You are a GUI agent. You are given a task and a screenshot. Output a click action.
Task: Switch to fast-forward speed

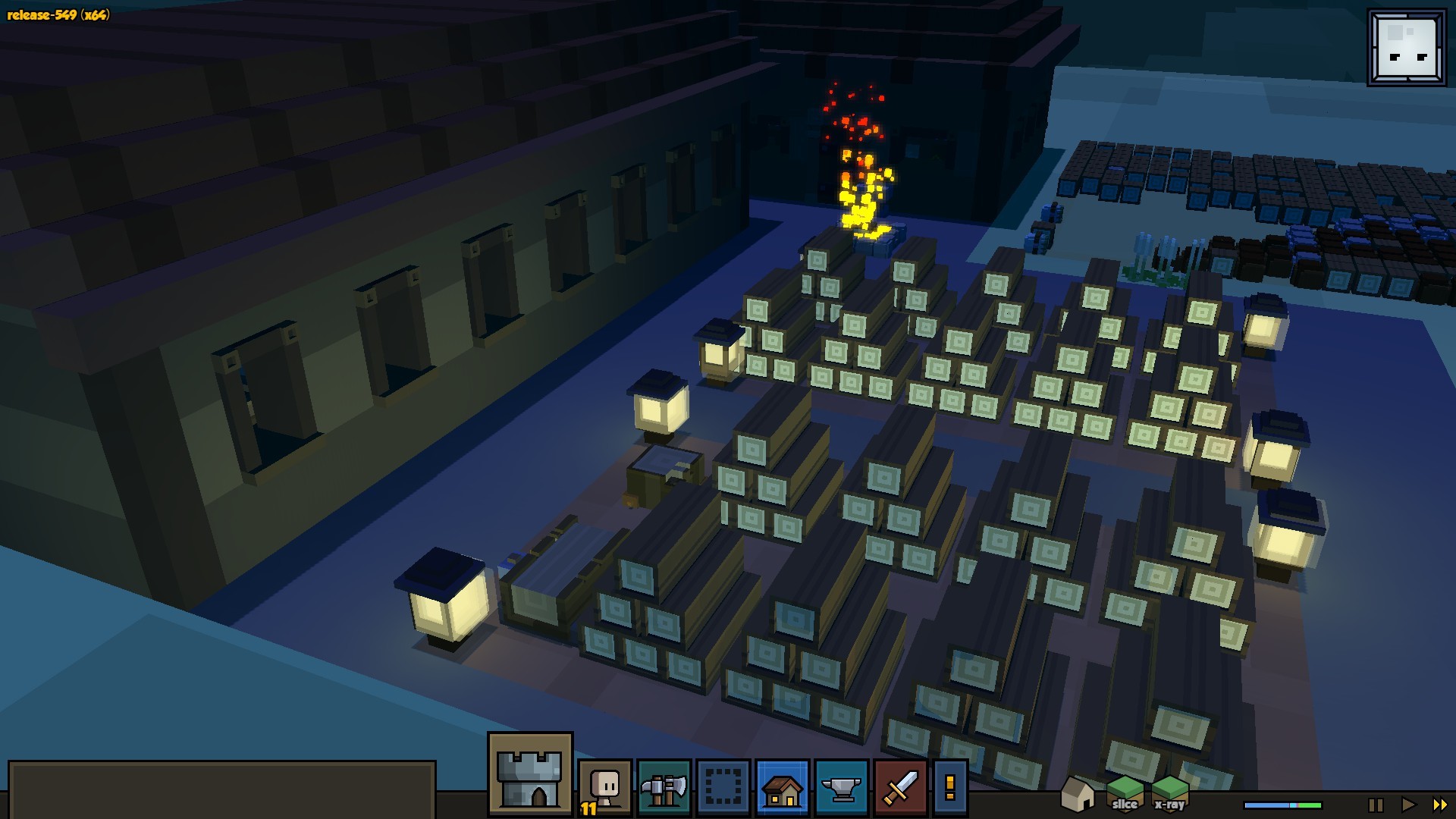(x=1439, y=805)
